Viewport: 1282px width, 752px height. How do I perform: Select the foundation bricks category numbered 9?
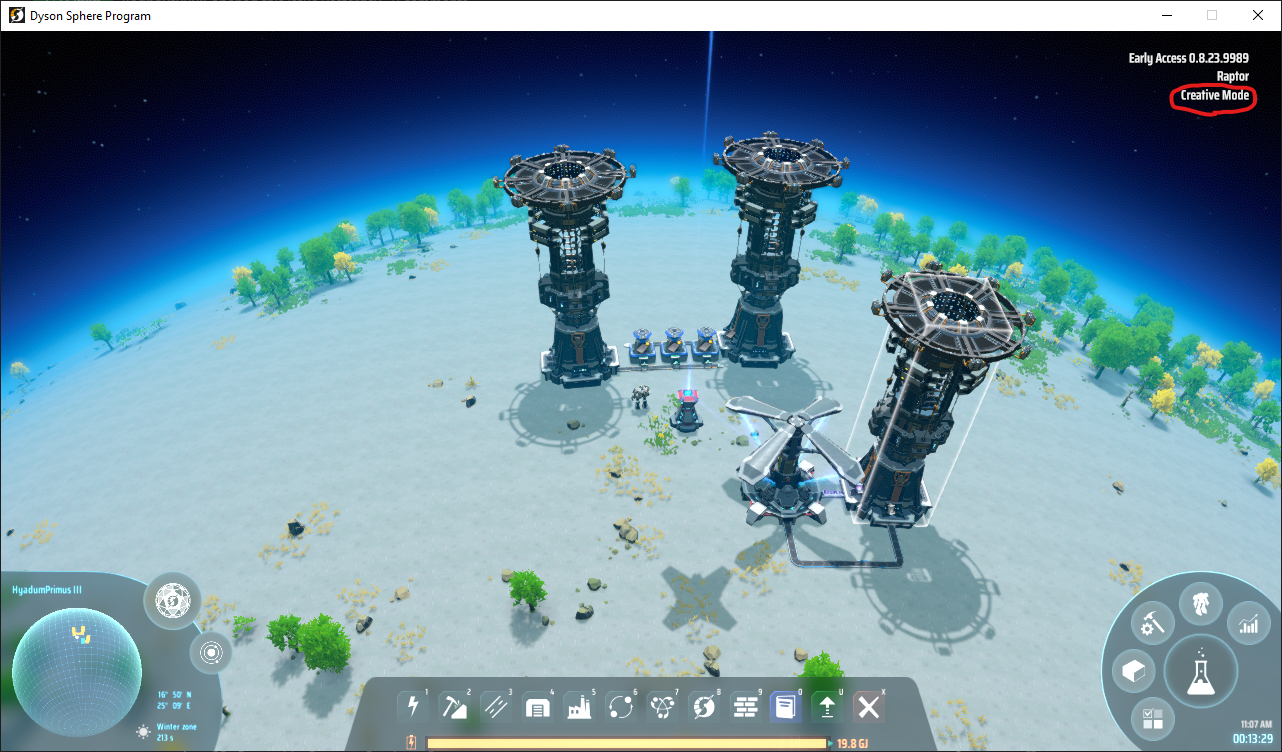745,706
